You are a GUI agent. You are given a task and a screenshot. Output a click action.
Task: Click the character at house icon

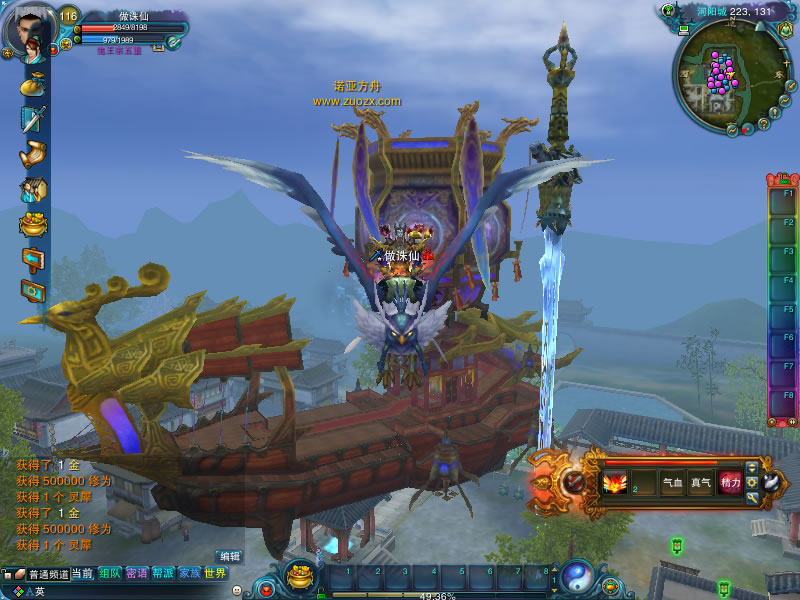(33, 189)
